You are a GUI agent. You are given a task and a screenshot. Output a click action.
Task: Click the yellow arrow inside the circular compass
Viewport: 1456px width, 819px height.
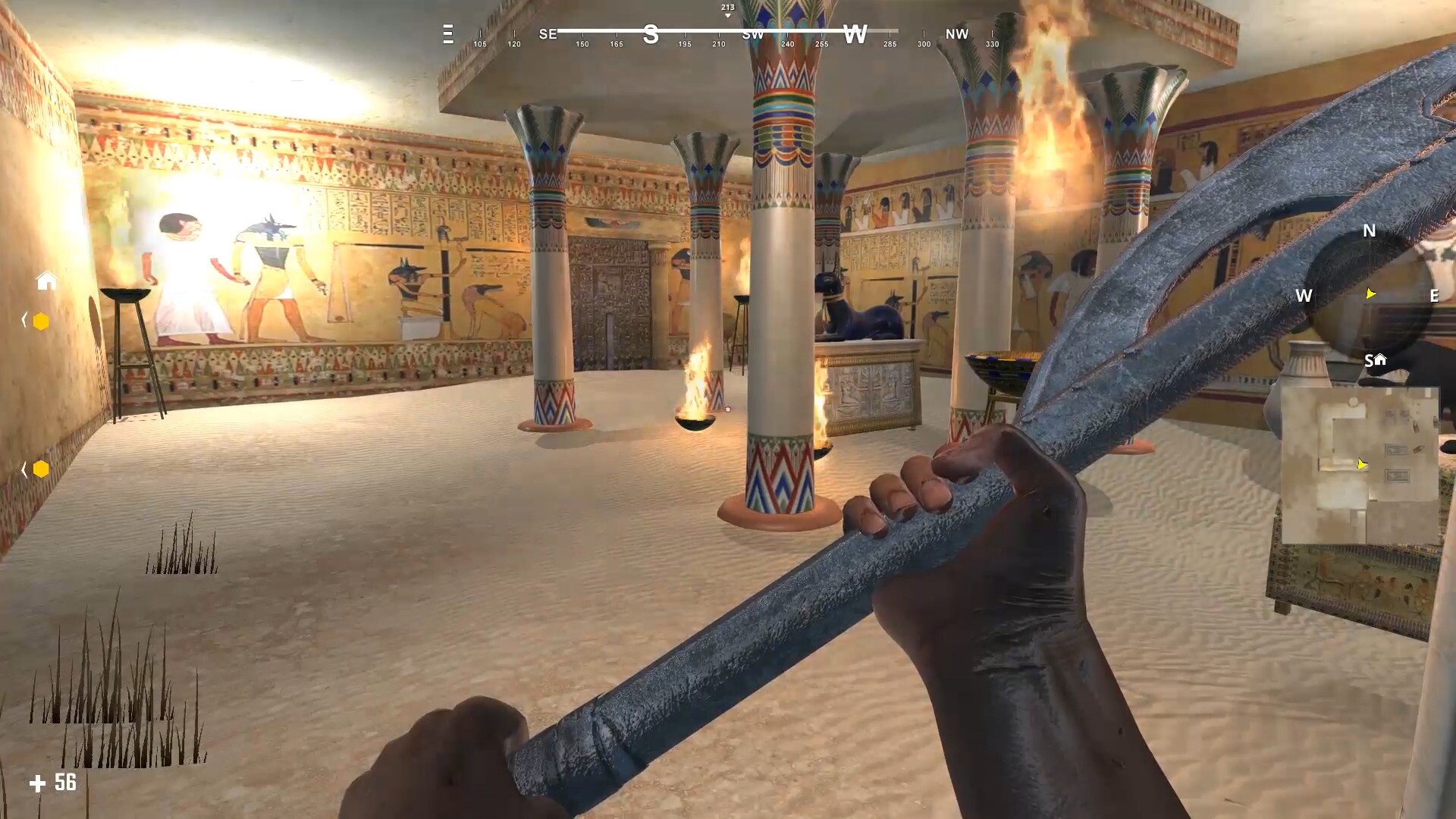coord(1370,293)
